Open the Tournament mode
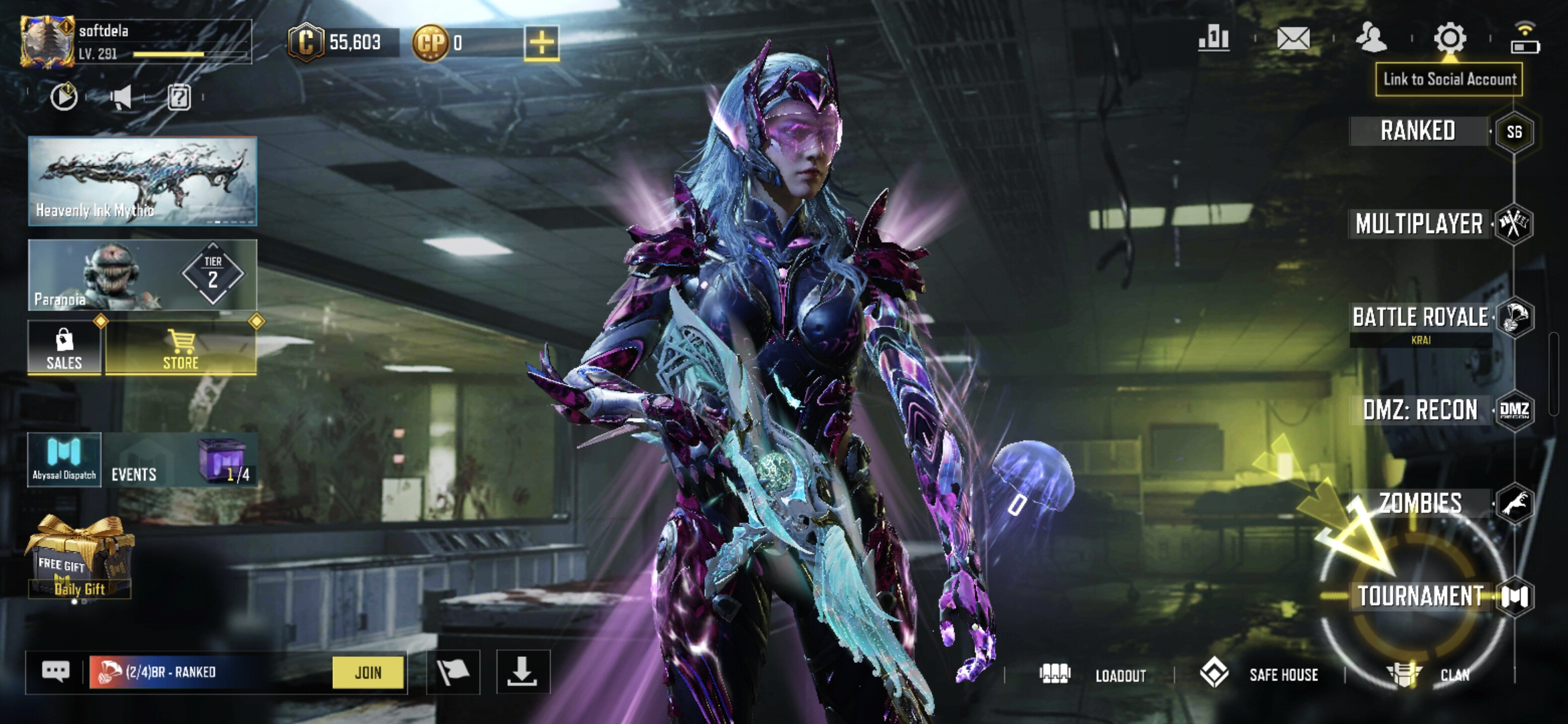Screen dimensions: 1568x724 pos(1420,596)
